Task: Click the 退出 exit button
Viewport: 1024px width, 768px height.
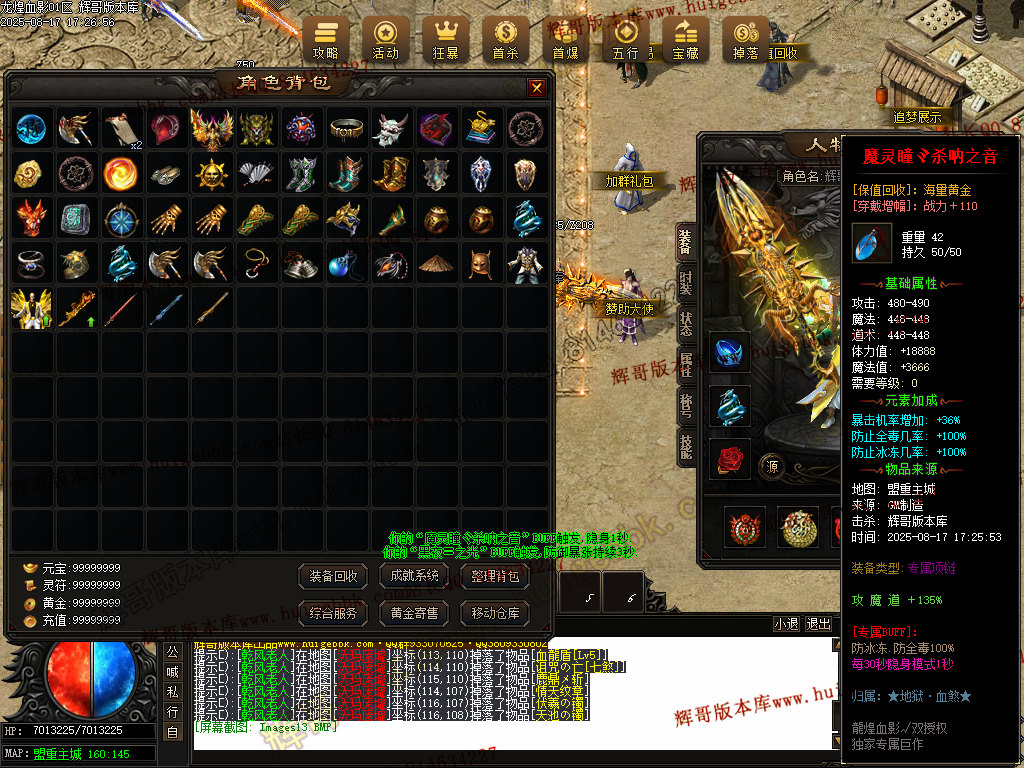Action: pyautogui.click(x=818, y=624)
